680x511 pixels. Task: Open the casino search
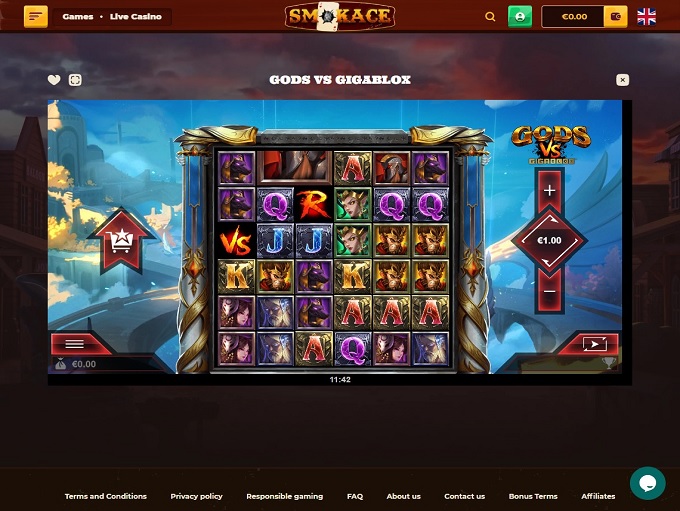(x=490, y=17)
